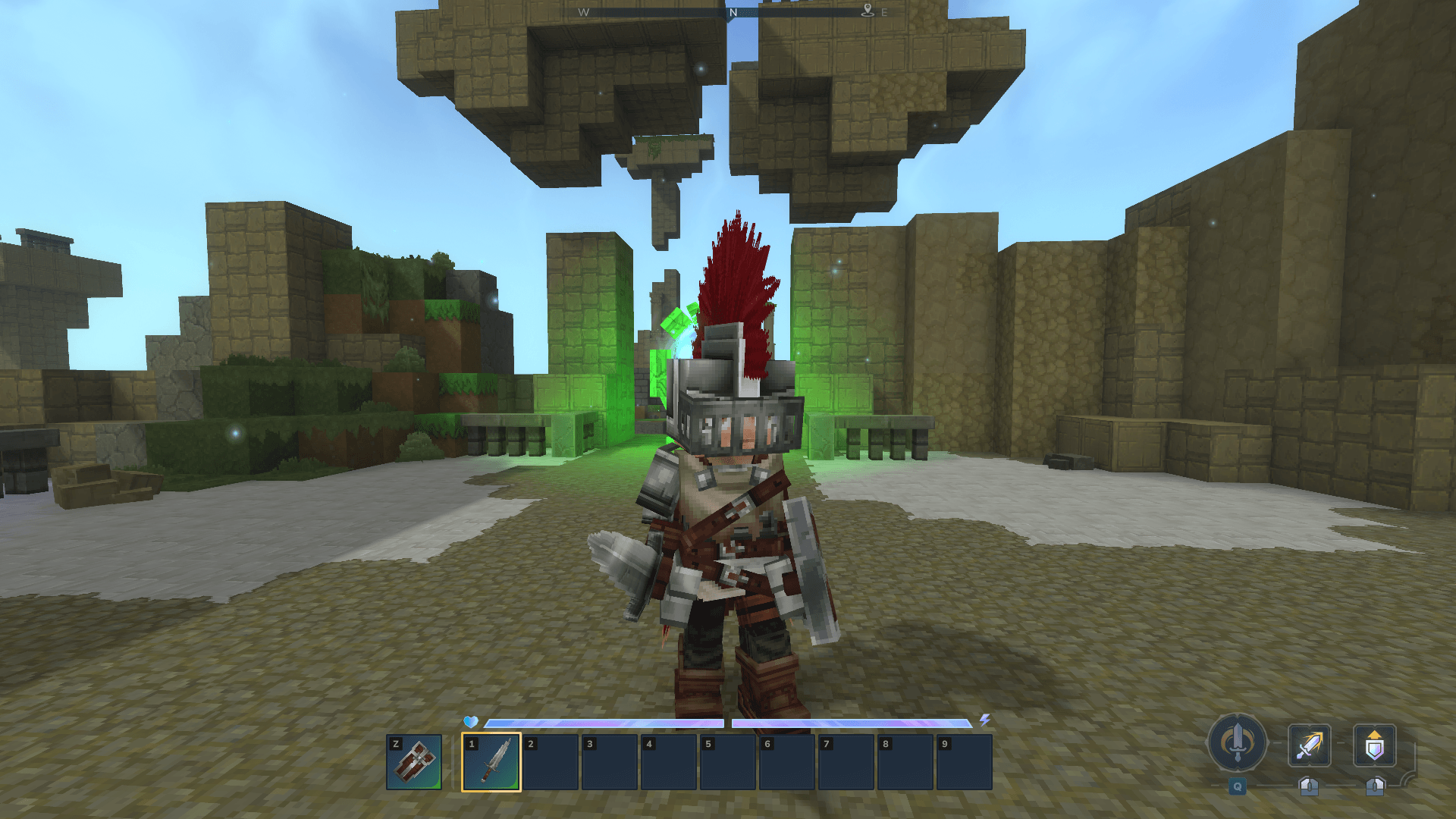This screenshot has width=1456, height=819.
Task: Select the map marker on the compass
Action: (x=868, y=11)
